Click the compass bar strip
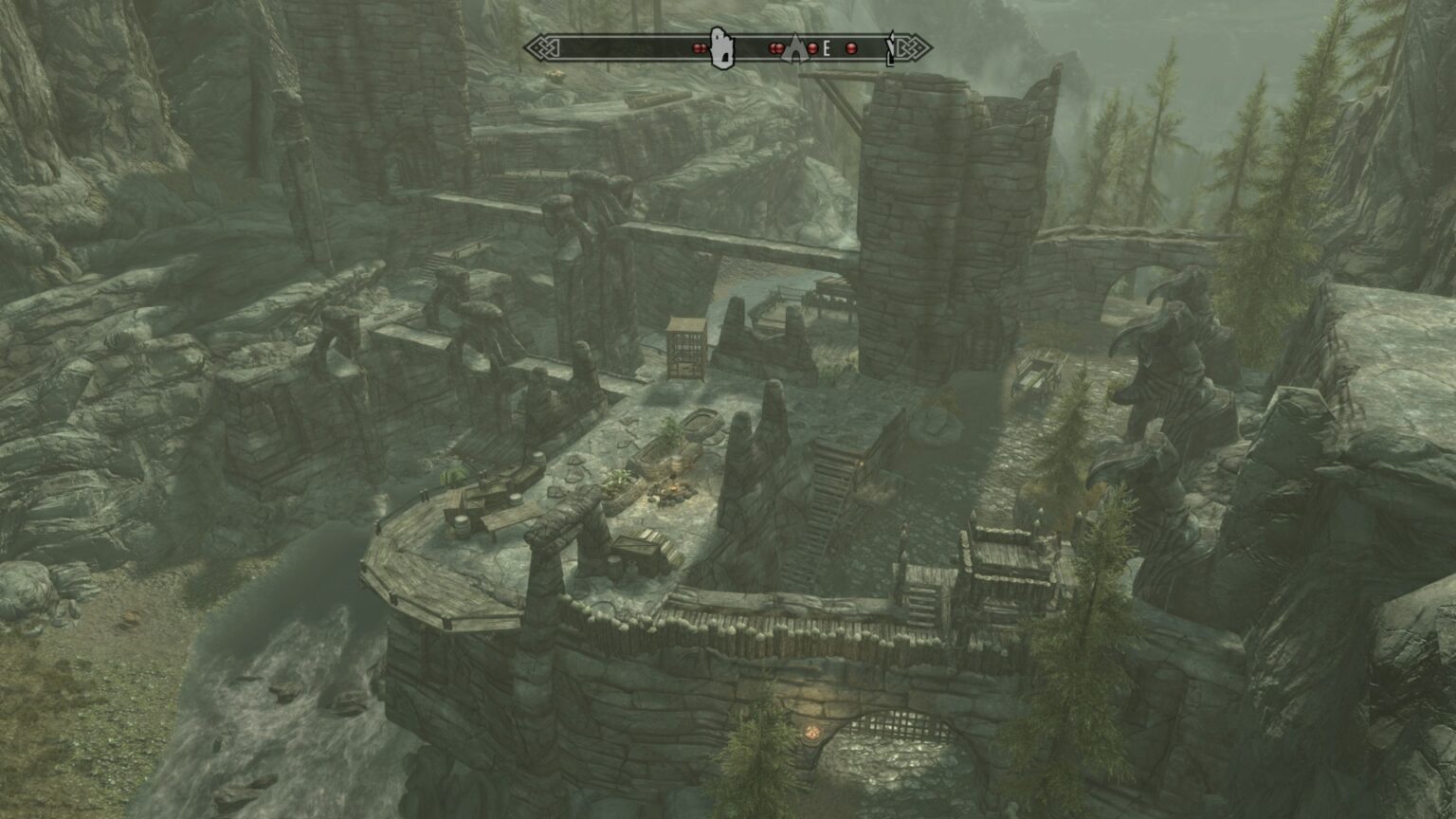The width and height of the screenshot is (1456, 819). click(616, 45)
